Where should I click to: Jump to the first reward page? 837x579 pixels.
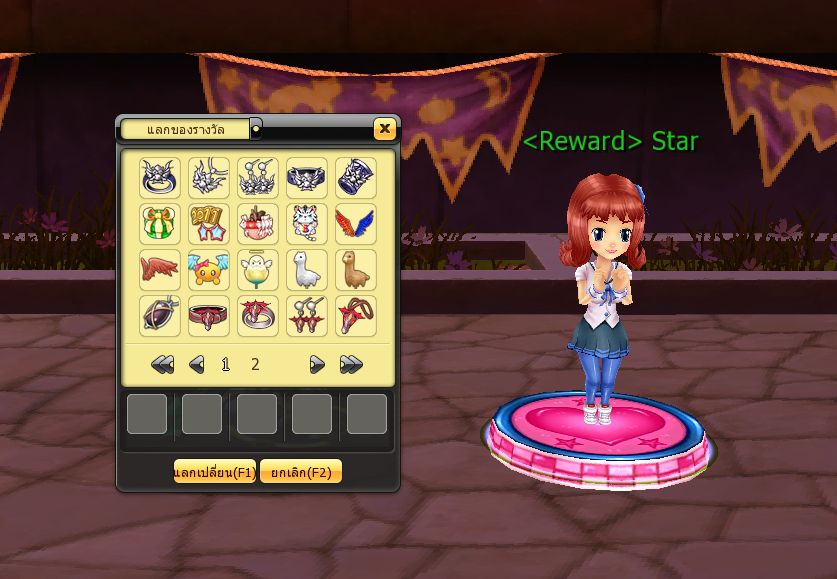pyautogui.click(x=163, y=365)
